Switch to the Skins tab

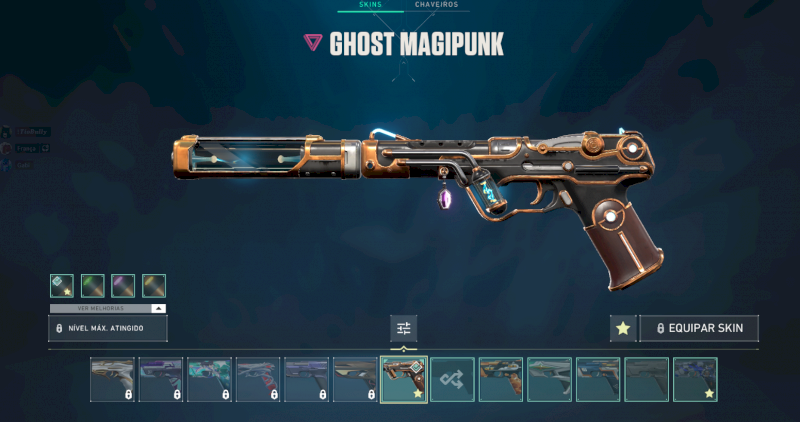pos(370,5)
